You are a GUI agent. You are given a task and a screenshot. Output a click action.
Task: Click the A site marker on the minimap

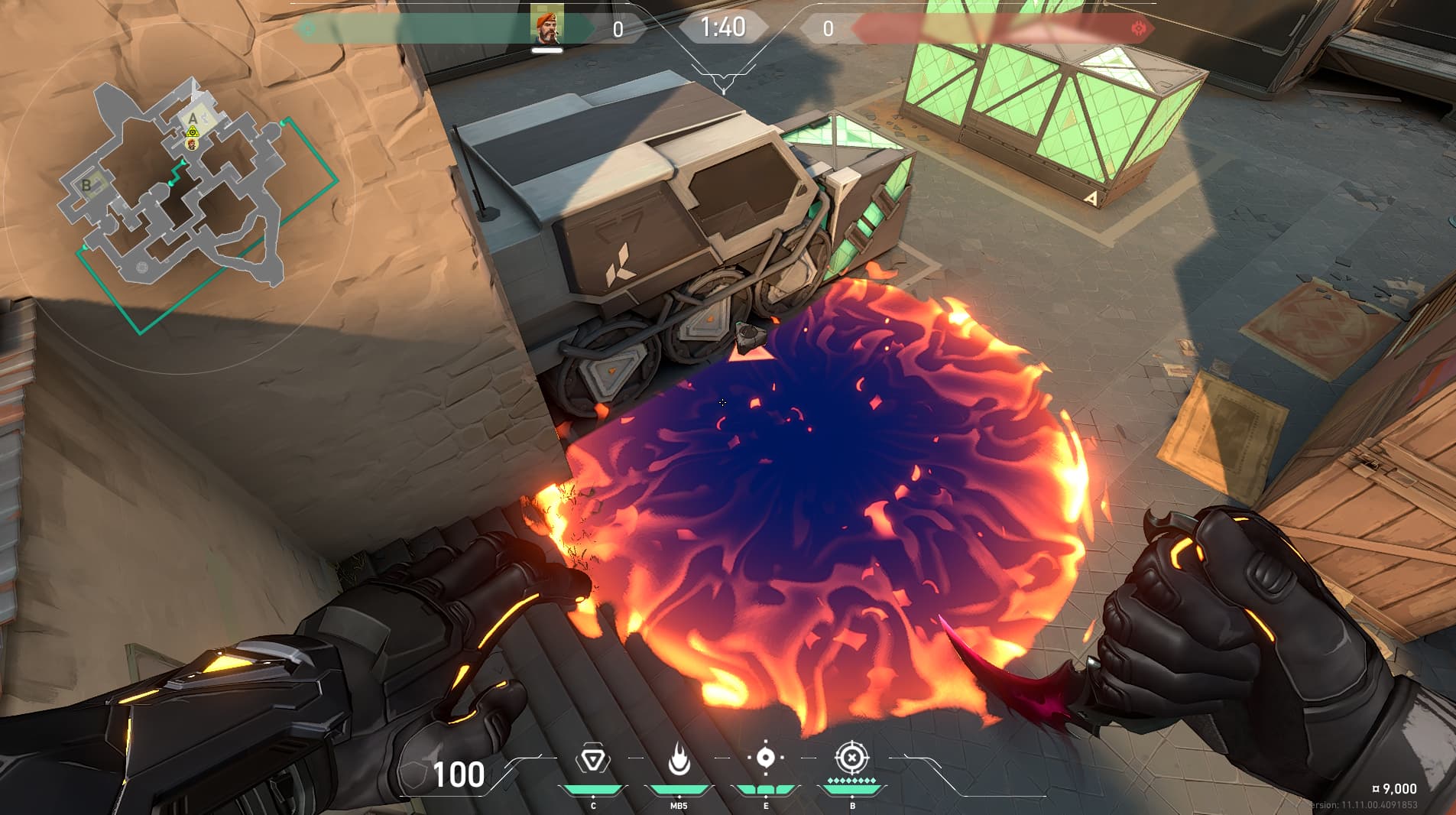(193, 118)
